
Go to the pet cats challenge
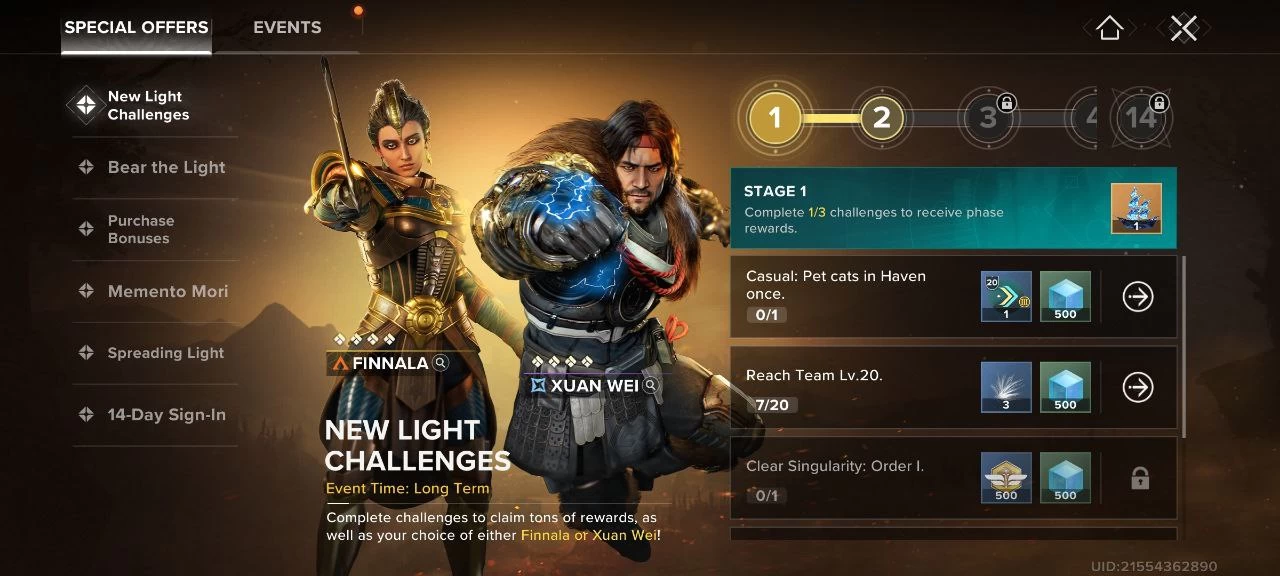[1138, 296]
